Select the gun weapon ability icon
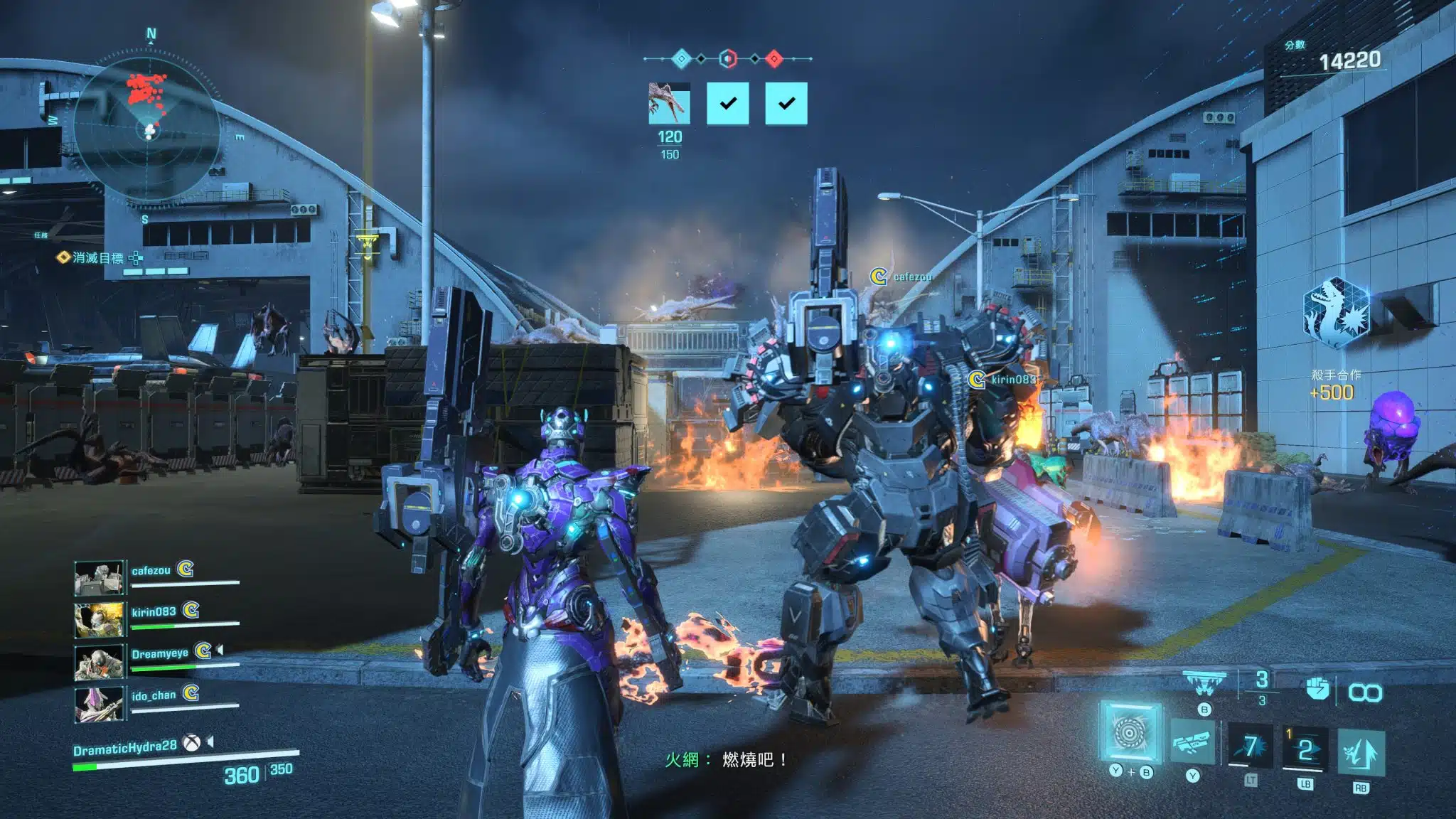 [1192, 744]
